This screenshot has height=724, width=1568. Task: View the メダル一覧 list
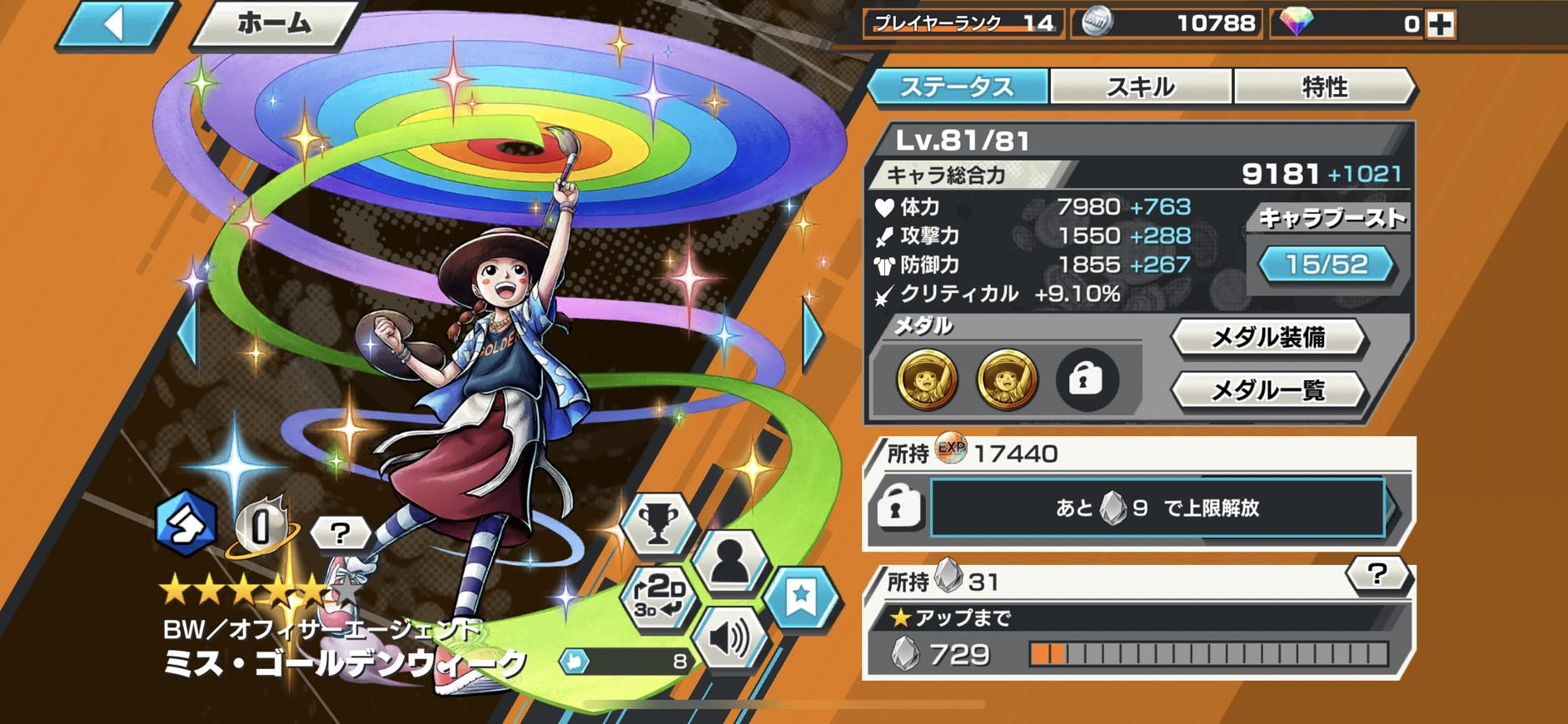(x=1267, y=389)
